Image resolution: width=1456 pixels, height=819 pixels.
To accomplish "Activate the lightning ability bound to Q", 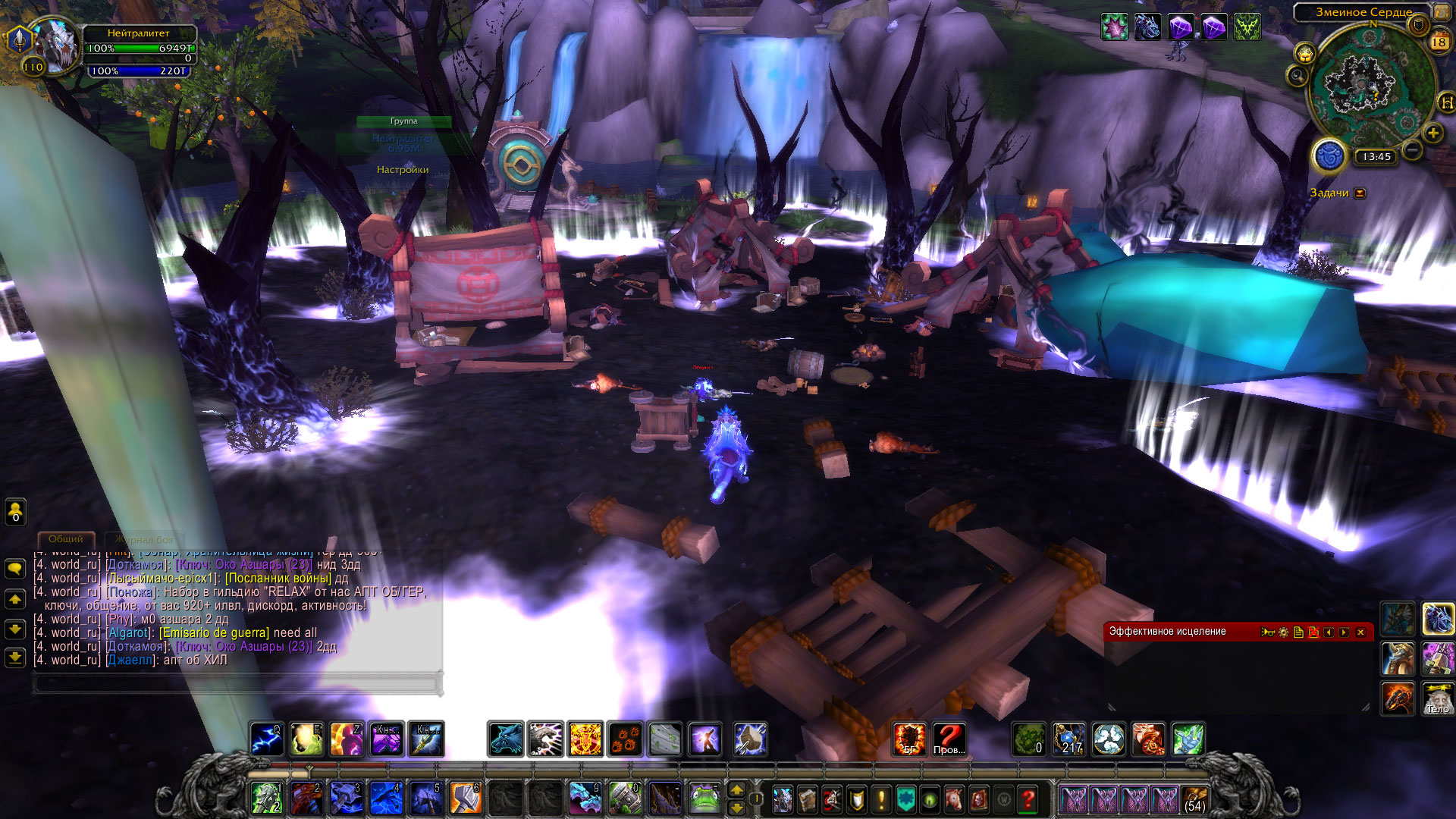I will pos(267,739).
